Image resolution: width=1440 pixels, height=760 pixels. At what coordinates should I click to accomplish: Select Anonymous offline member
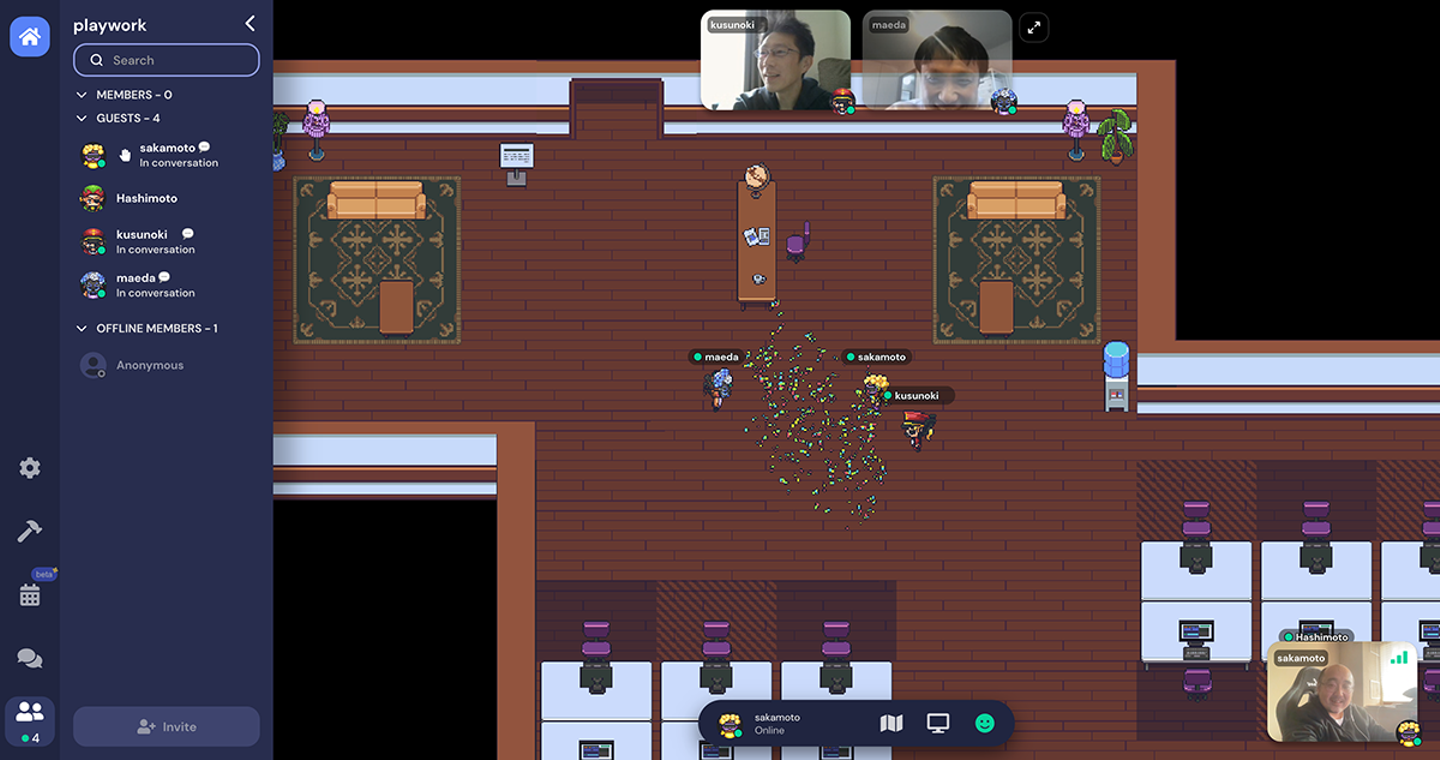click(149, 365)
